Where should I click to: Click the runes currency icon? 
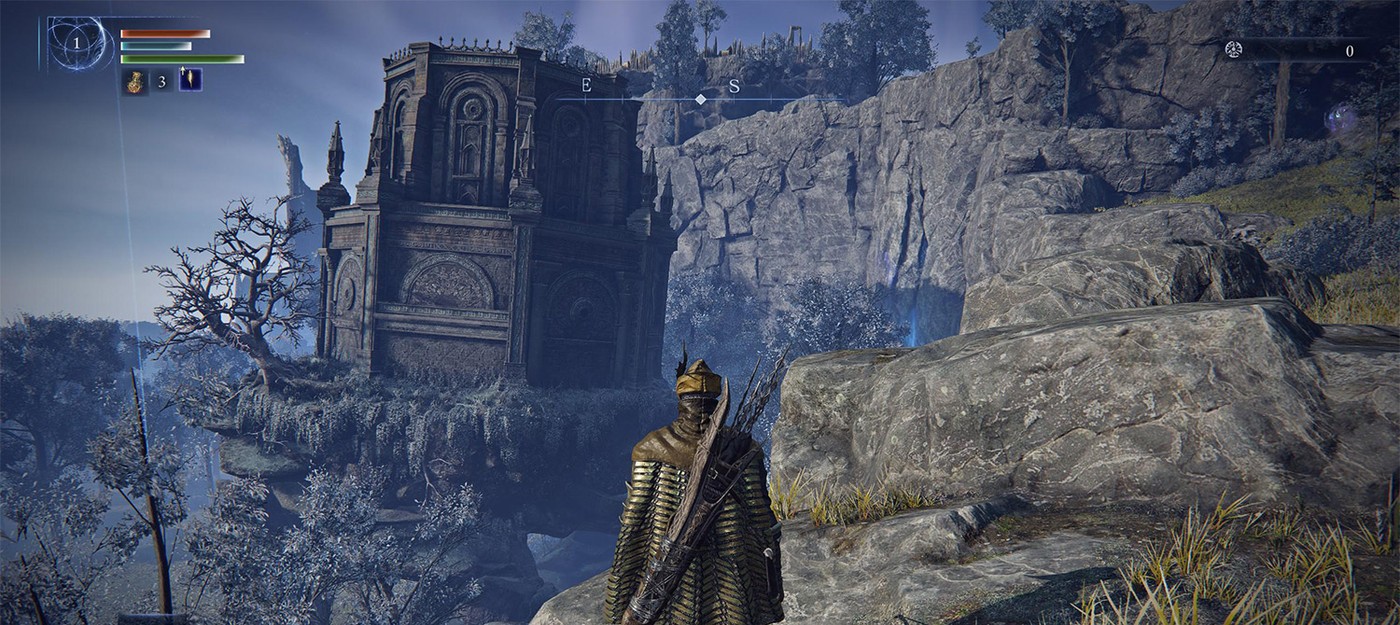[x=1237, y=50]
